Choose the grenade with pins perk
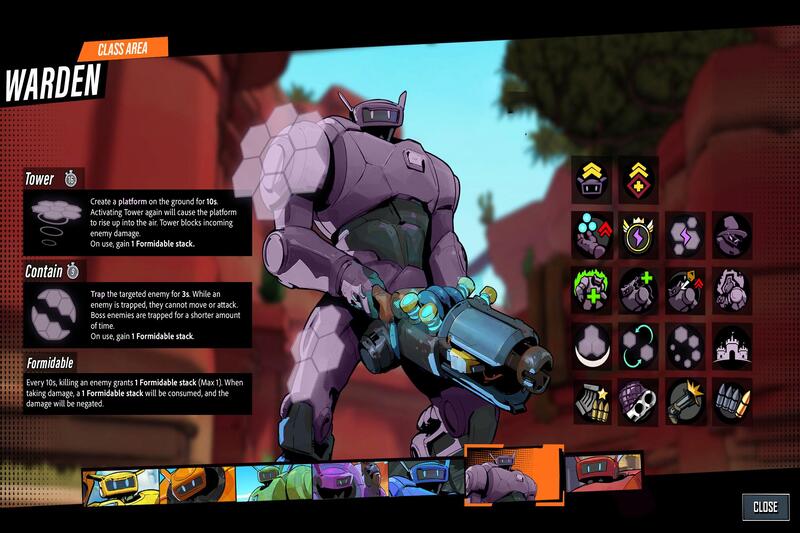This screenshot has height=533, width=800. [637, 402]
